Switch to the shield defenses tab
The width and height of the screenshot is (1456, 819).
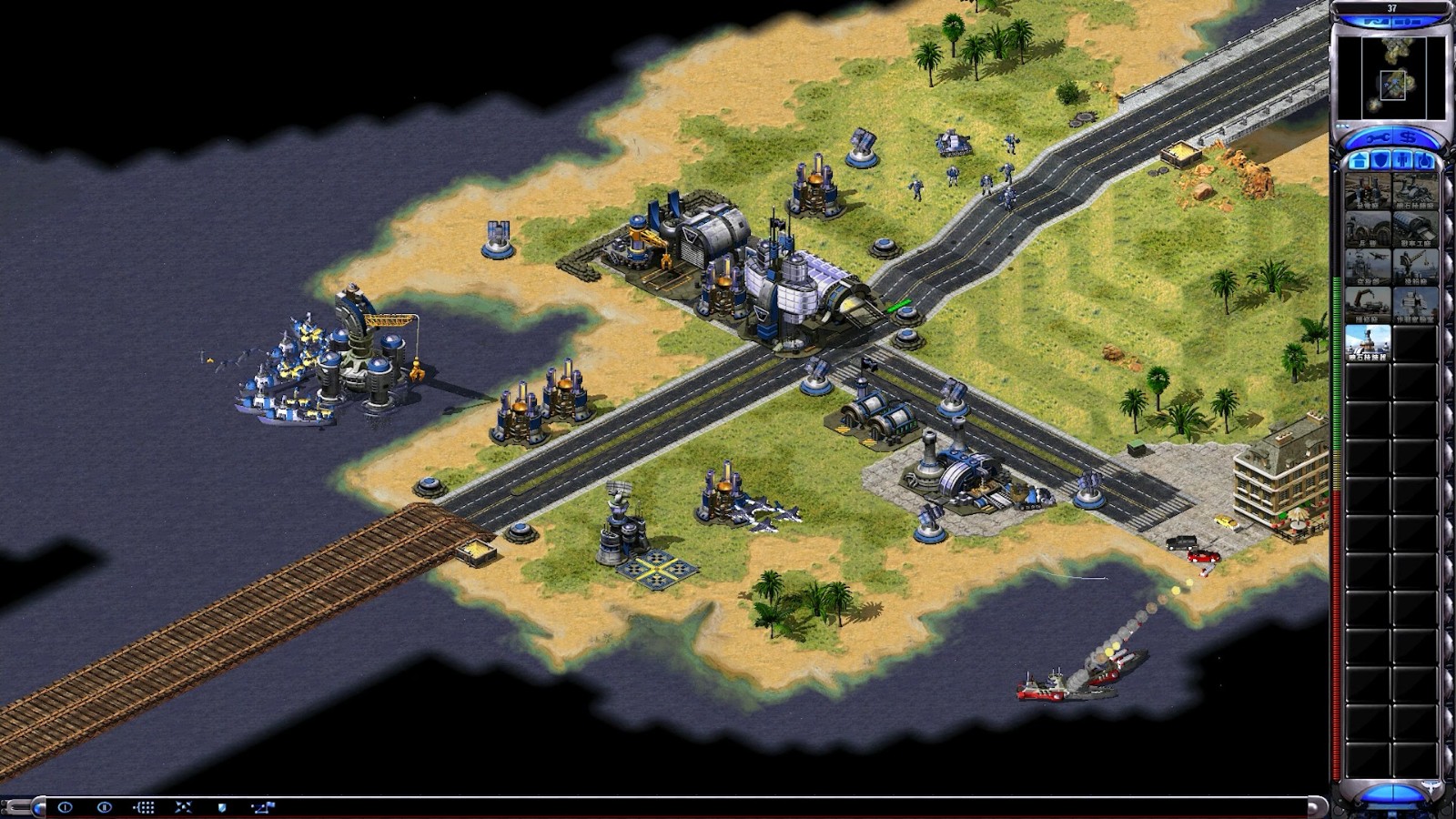tap(1380, 161)
